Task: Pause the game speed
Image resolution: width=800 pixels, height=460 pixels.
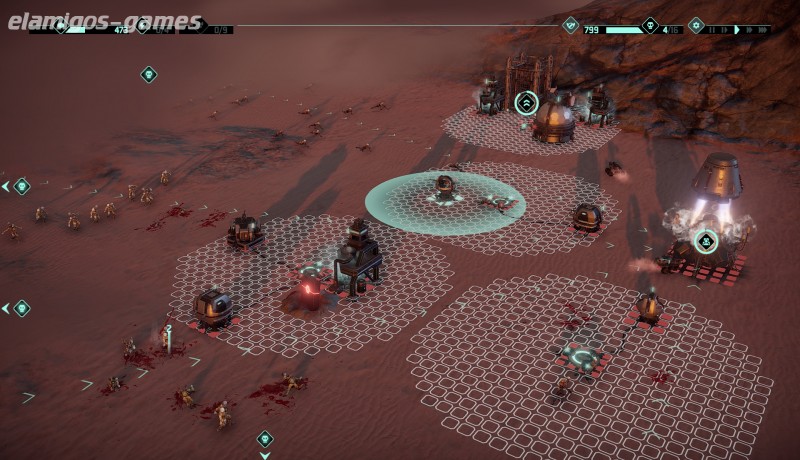Action: click(x=712, y=30)
